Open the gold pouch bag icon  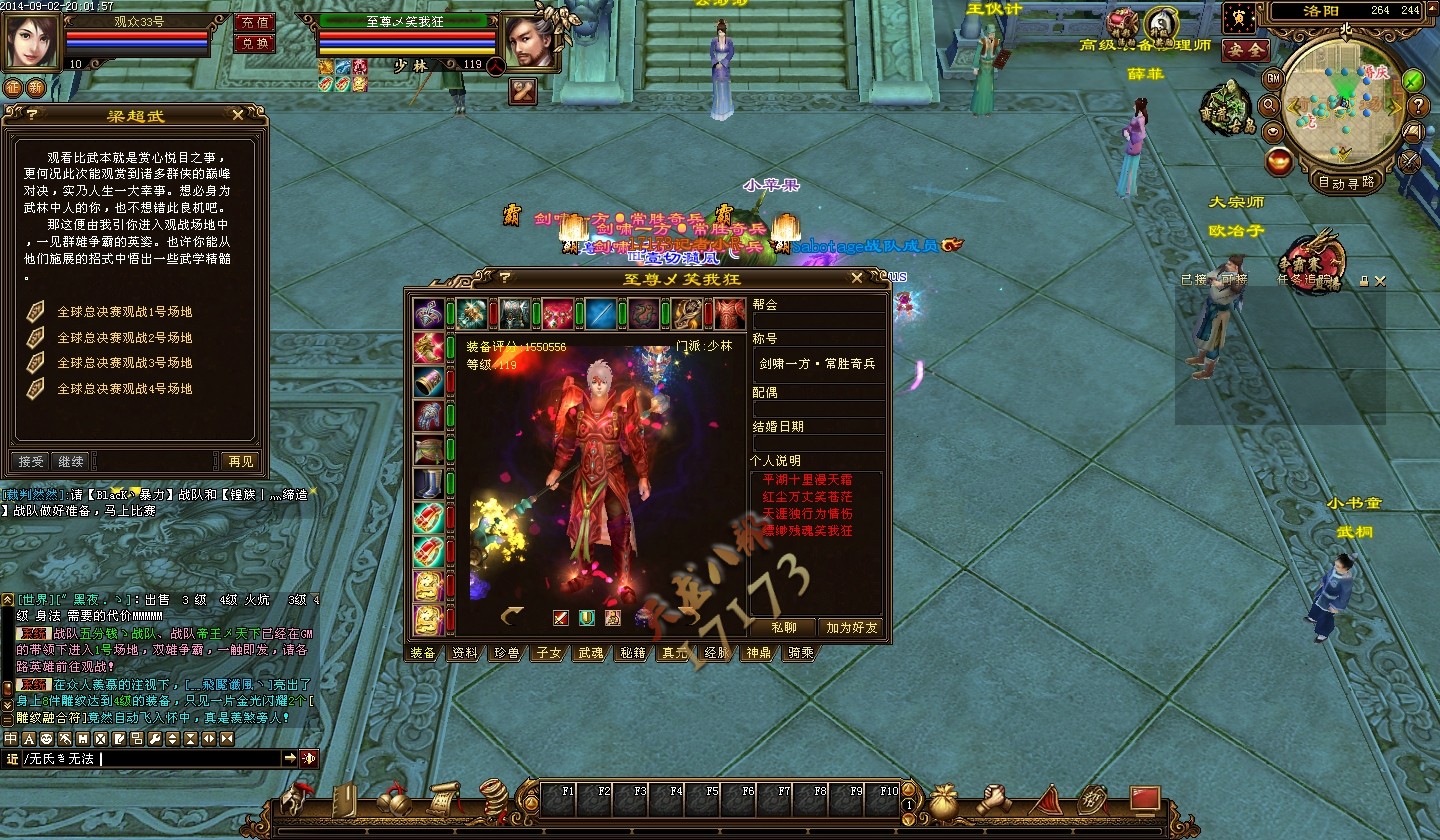(943, 800)
